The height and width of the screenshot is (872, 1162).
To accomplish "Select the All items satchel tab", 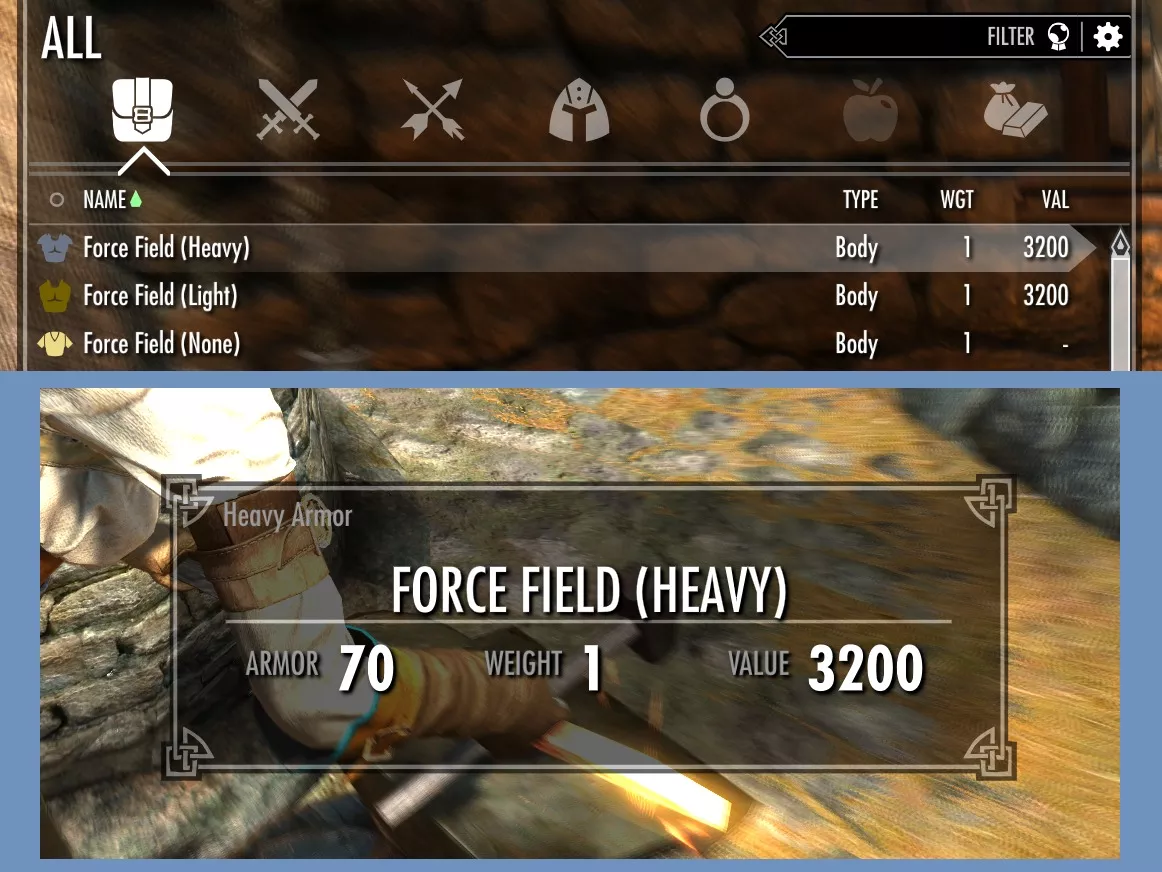I will [x=144, y=110].
